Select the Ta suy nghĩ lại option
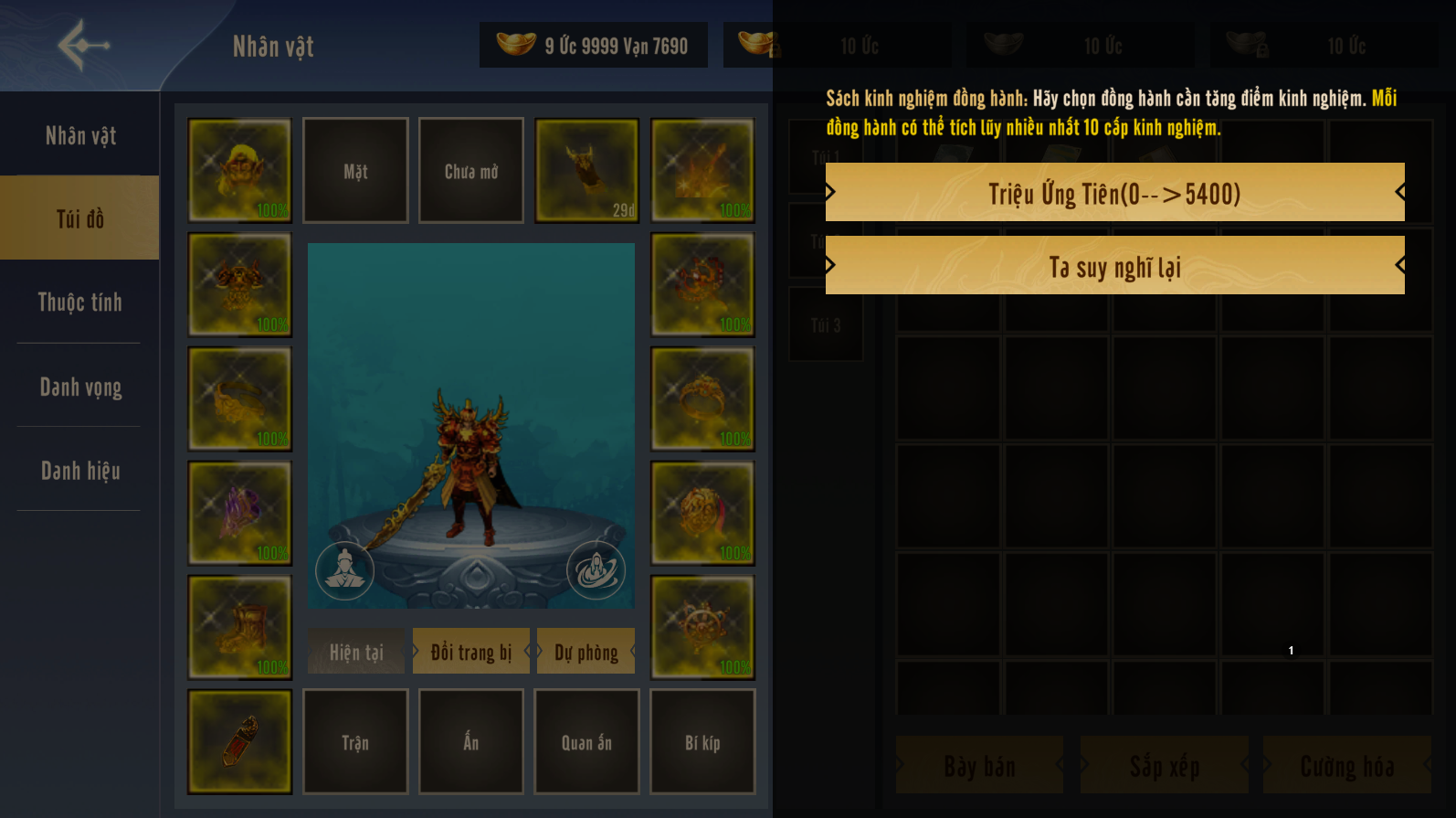Image resolution: width=1456 pixels, height=818 pixels. tap(1114, 266)
